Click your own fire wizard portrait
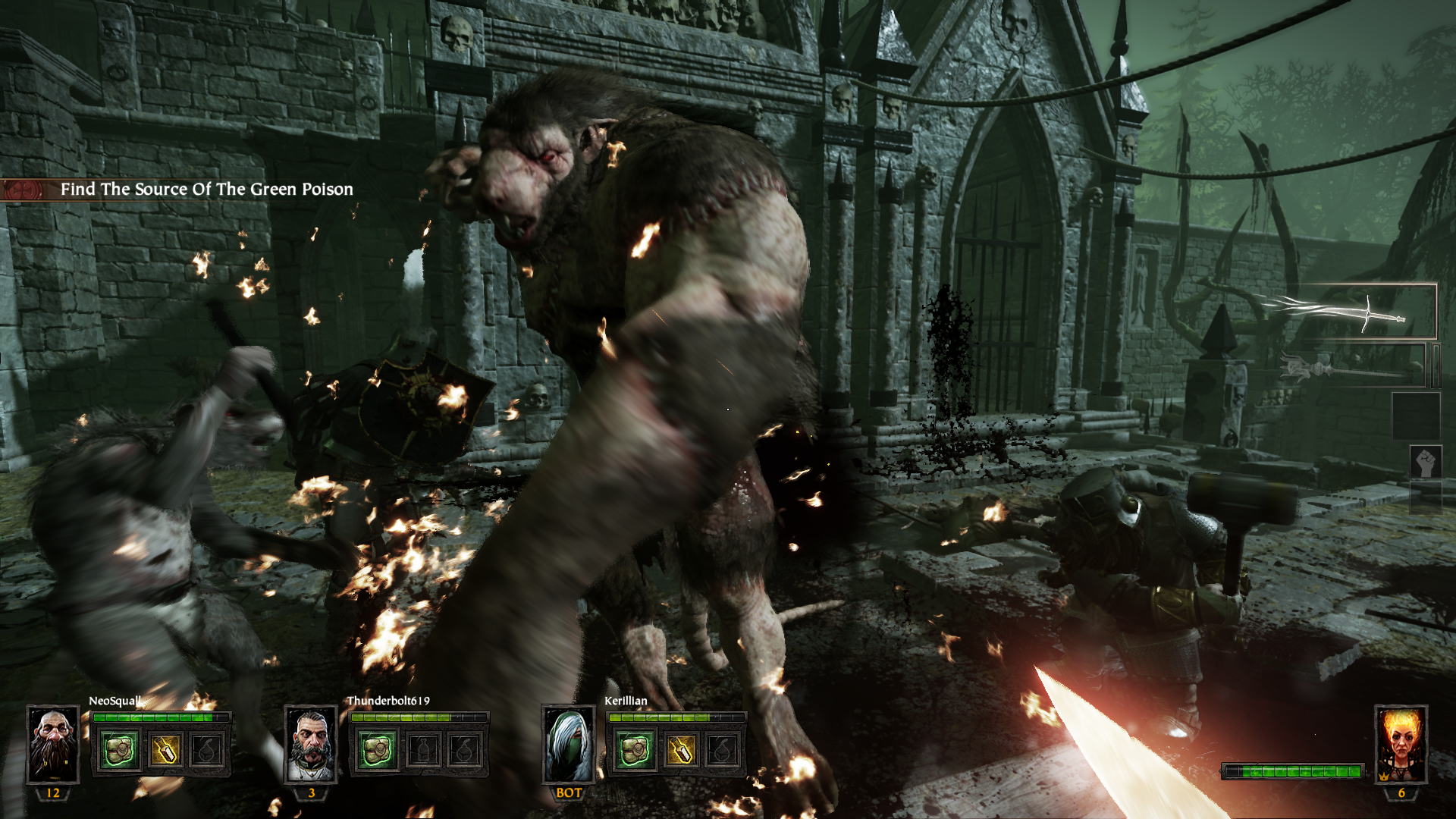Viewport: 1456px width, 819px height. [x=1401, y=744]
